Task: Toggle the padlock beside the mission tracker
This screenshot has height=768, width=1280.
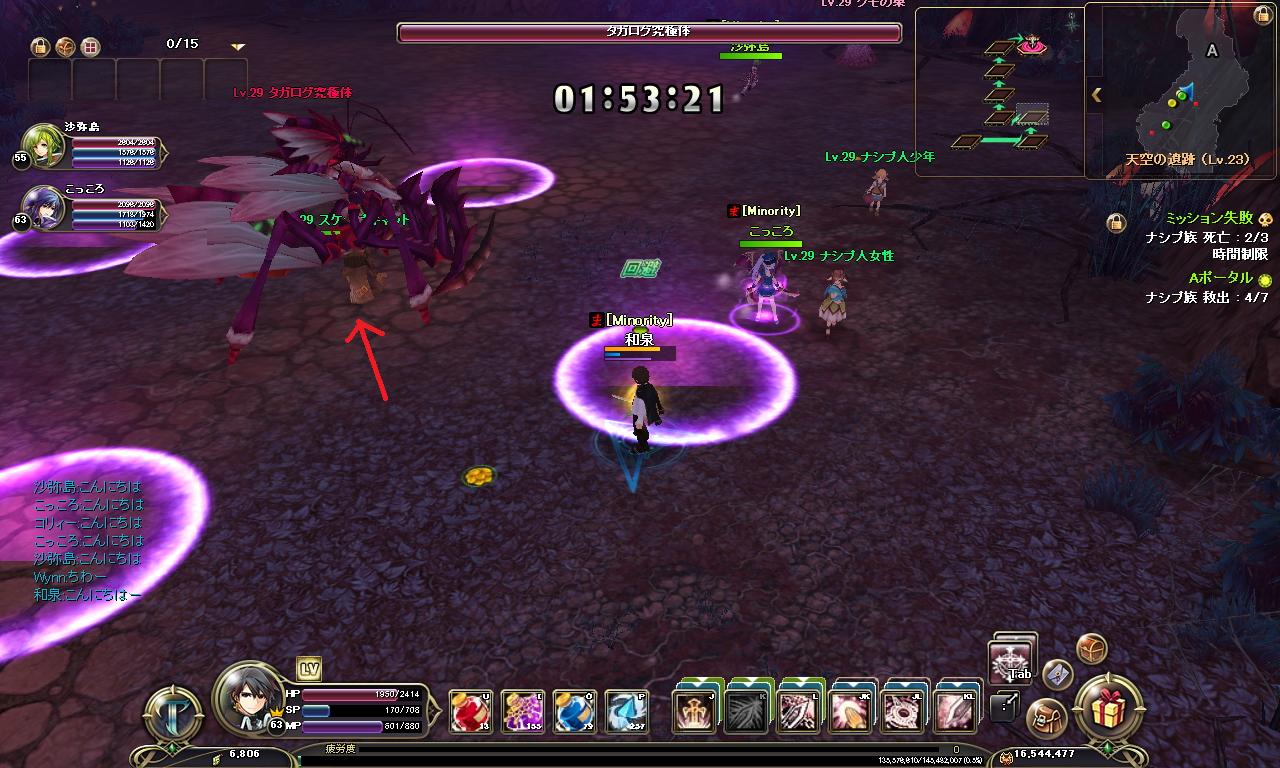Action: [1116, 223]
